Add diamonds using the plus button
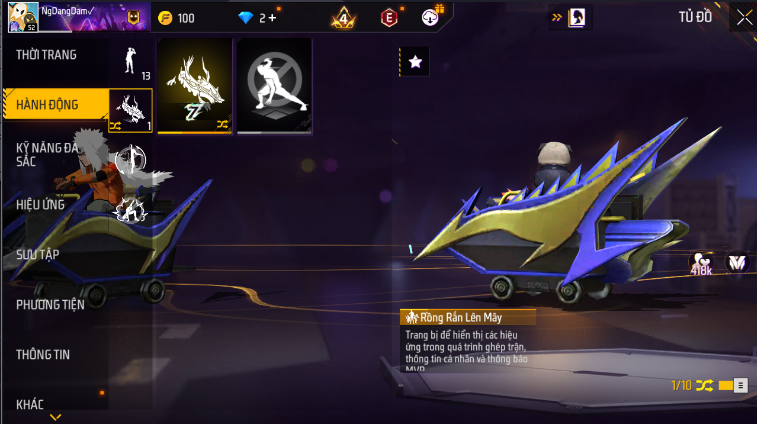 (273, 18)
